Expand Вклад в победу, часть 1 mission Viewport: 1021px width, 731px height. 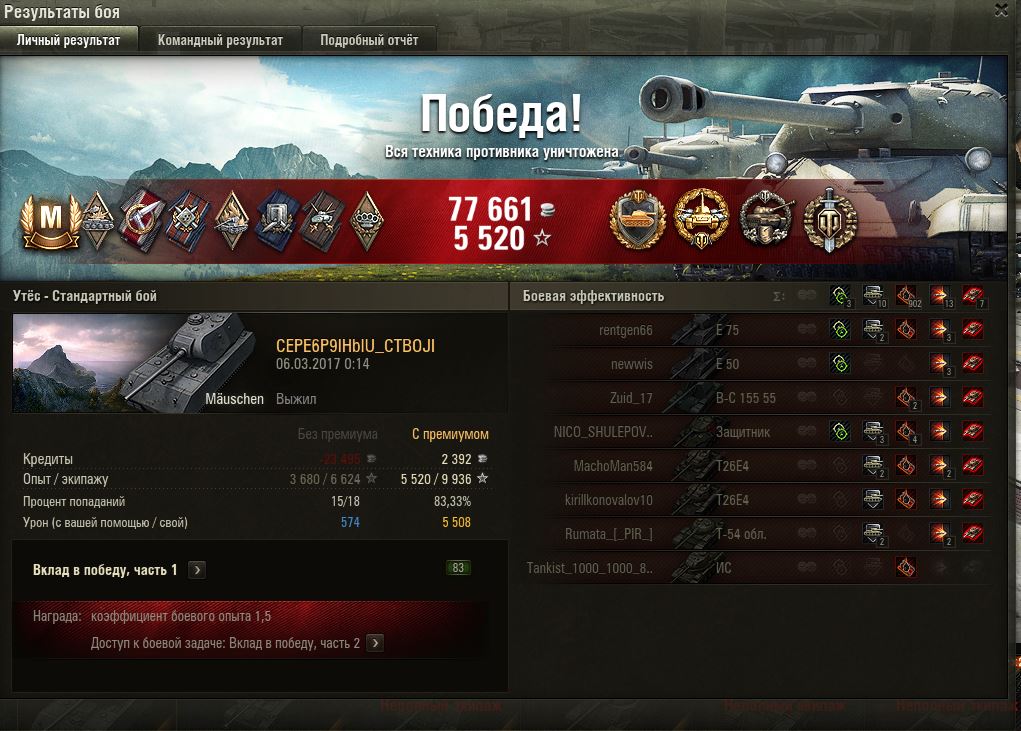tap(198, 570)
